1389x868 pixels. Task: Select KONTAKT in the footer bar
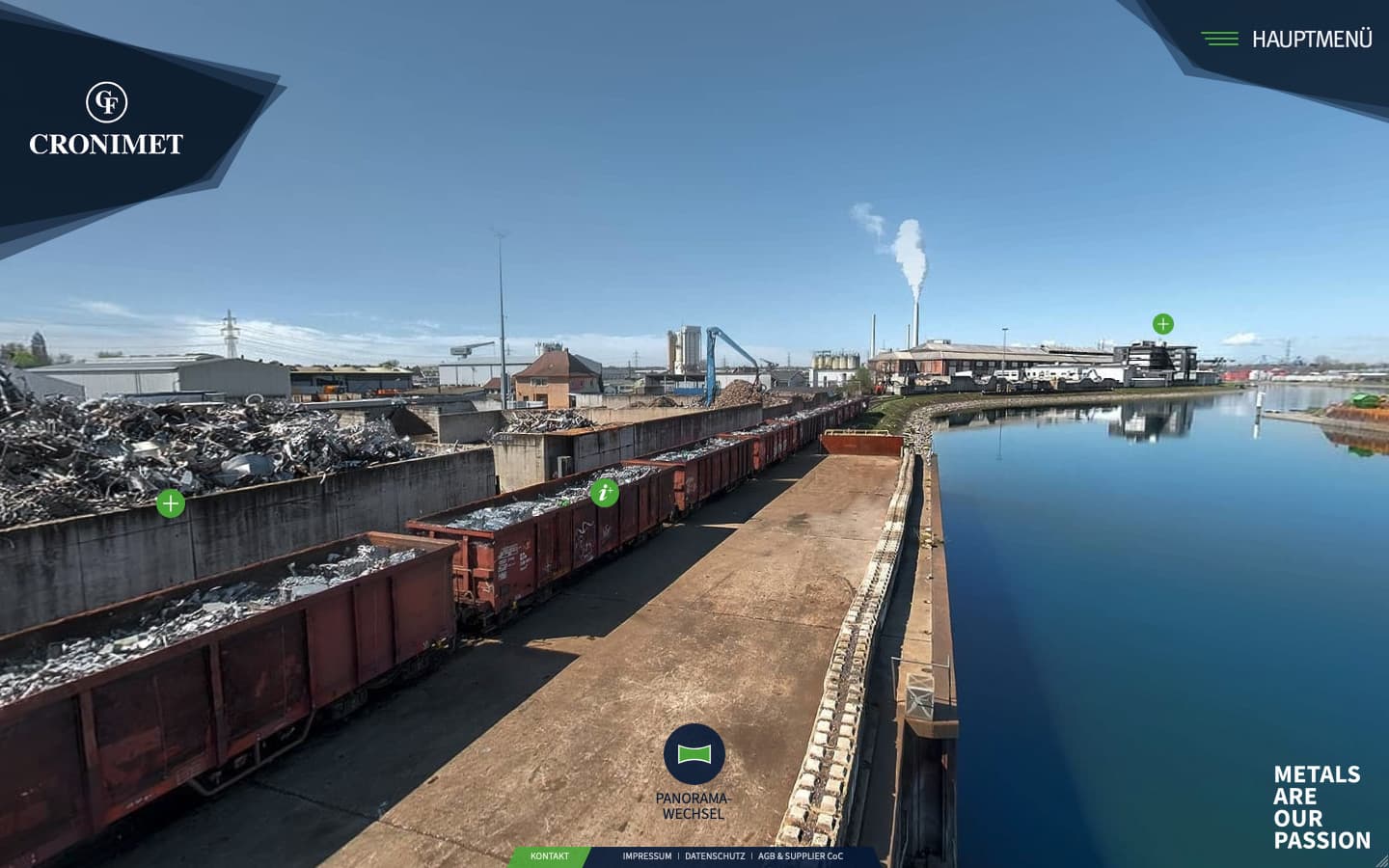pos(549,855)
